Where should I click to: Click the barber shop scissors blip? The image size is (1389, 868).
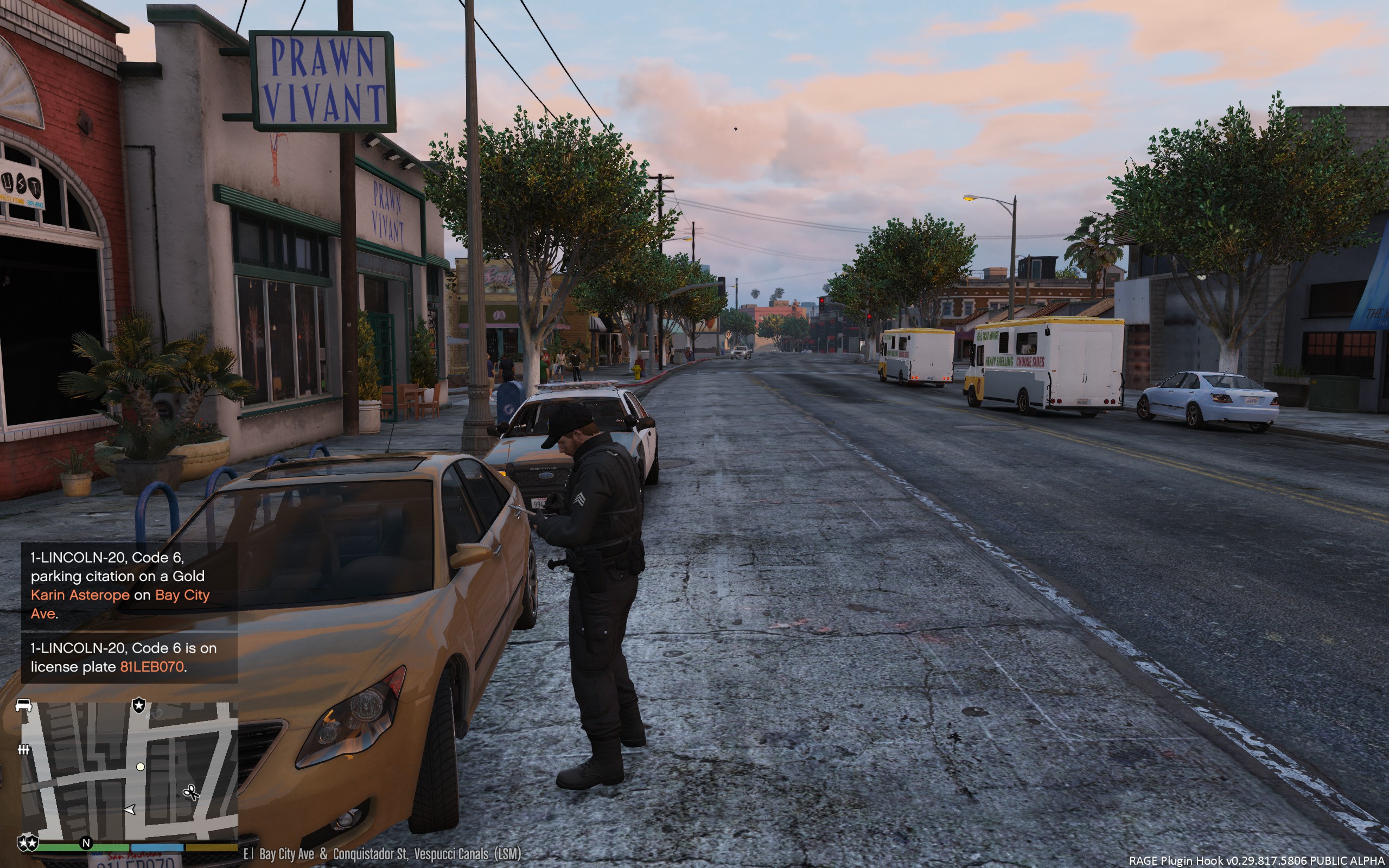(x=190, y=793)
